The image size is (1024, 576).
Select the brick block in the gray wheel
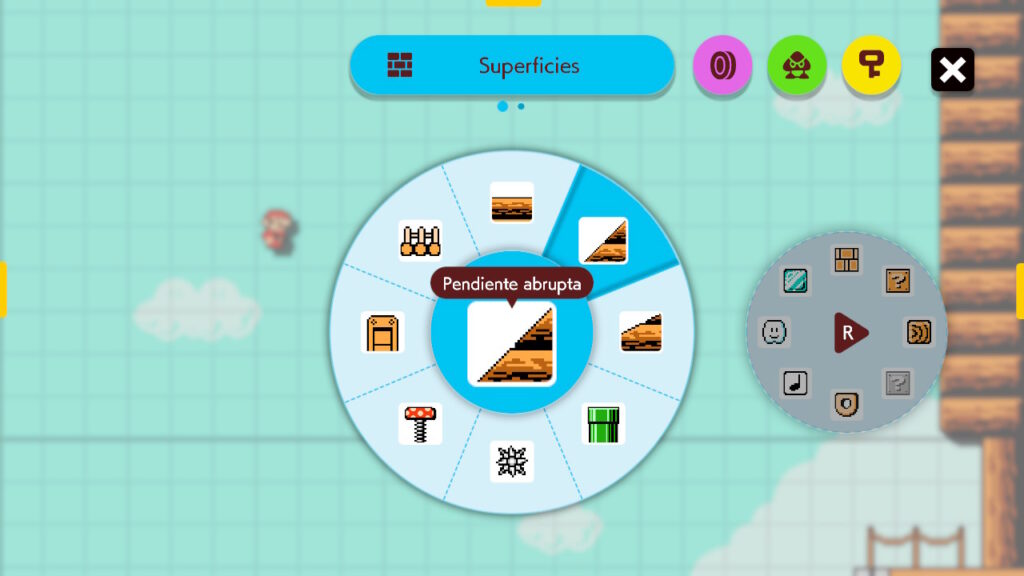pyautogui.click(x=847, y=259)
